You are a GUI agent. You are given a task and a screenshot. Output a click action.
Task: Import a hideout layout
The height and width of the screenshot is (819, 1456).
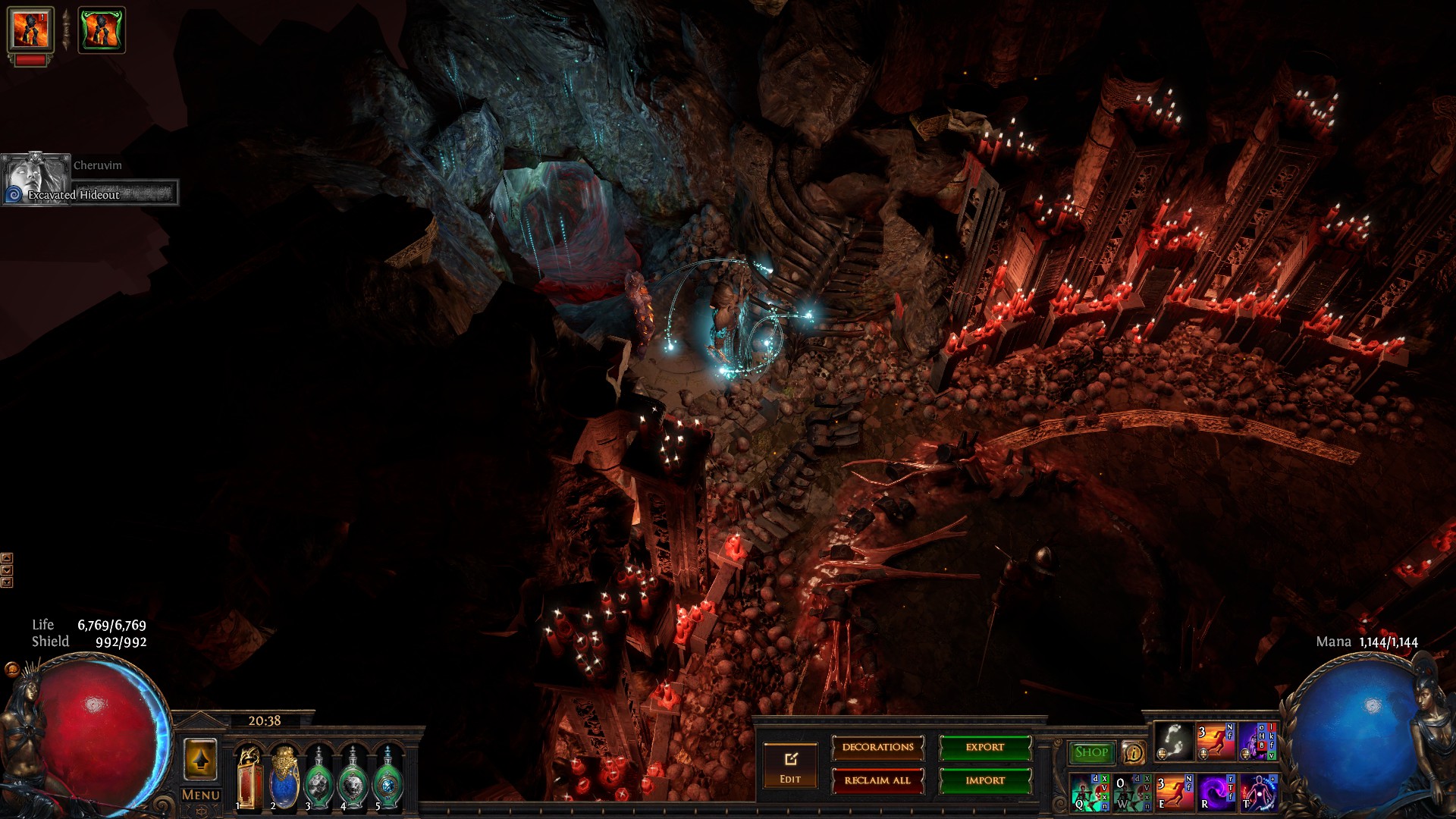(985, 780)
